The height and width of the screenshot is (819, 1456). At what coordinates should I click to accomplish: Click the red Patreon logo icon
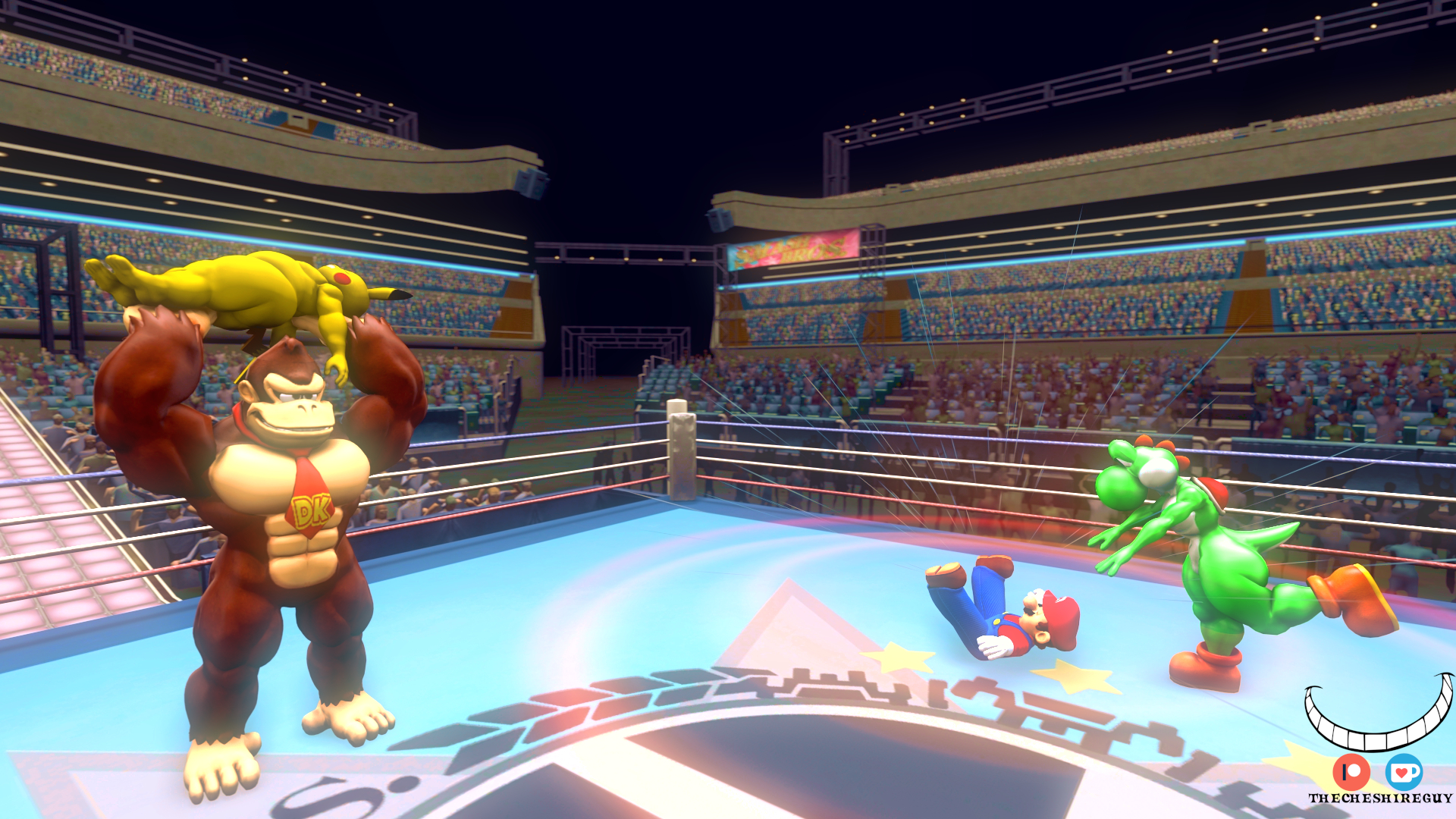pos(1351,773)
